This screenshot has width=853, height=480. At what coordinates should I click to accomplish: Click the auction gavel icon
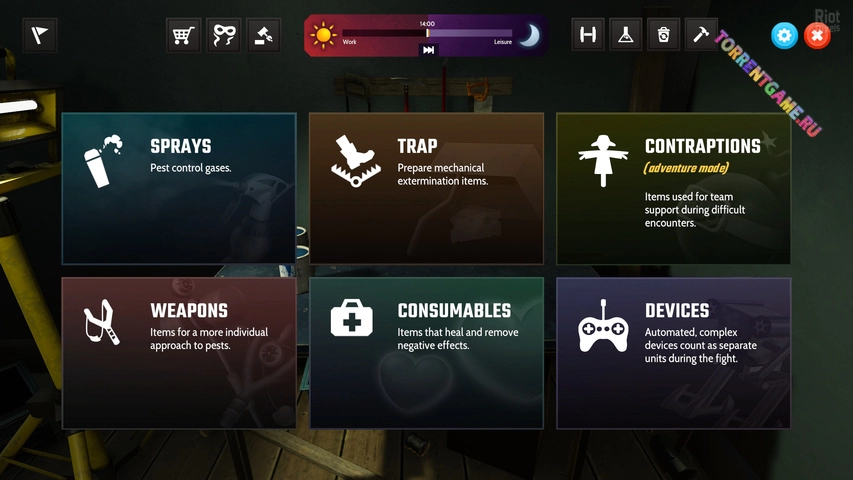coord(263,36)
